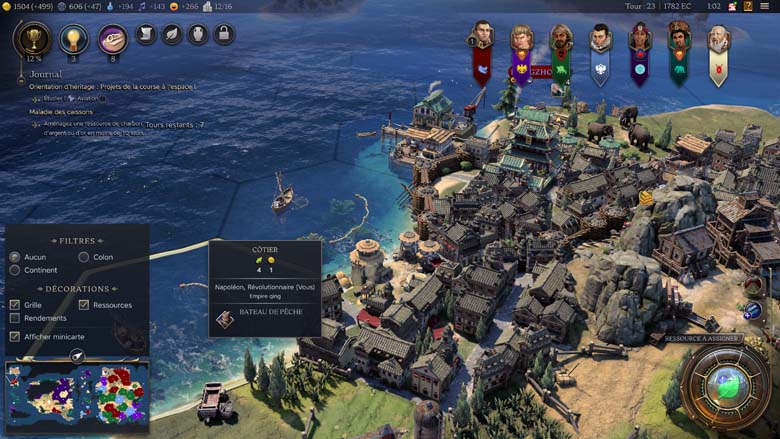This screenshot has height=439, width=780.
Task: Open the hamburger main menu
Action: pyautogui.click(x=766, y=6)
